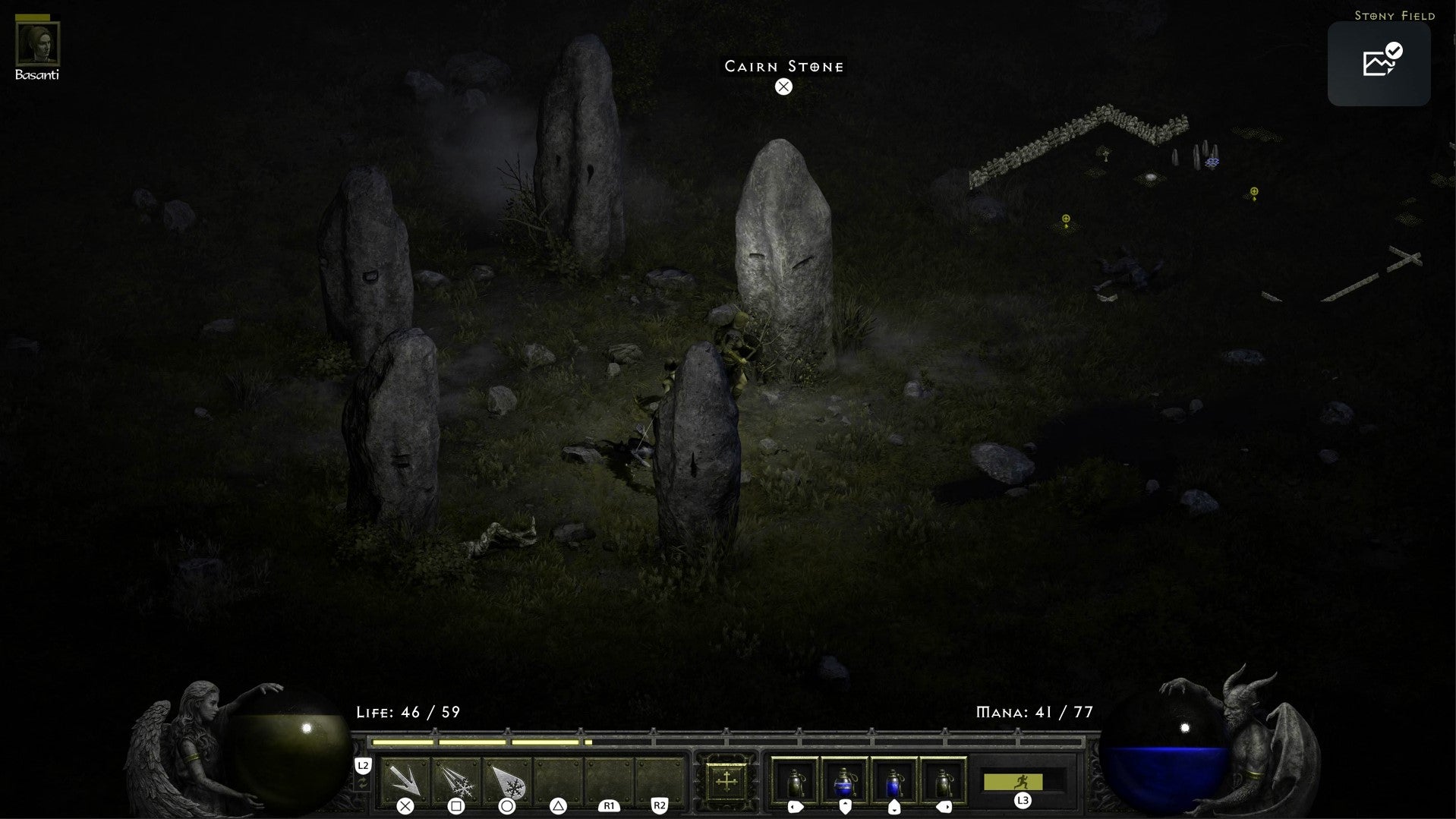The height and width of the screenshot is (819, 1456).
Task: Click Basanti's character portrait
Action: pyautogui.click(x=37, y=46)
